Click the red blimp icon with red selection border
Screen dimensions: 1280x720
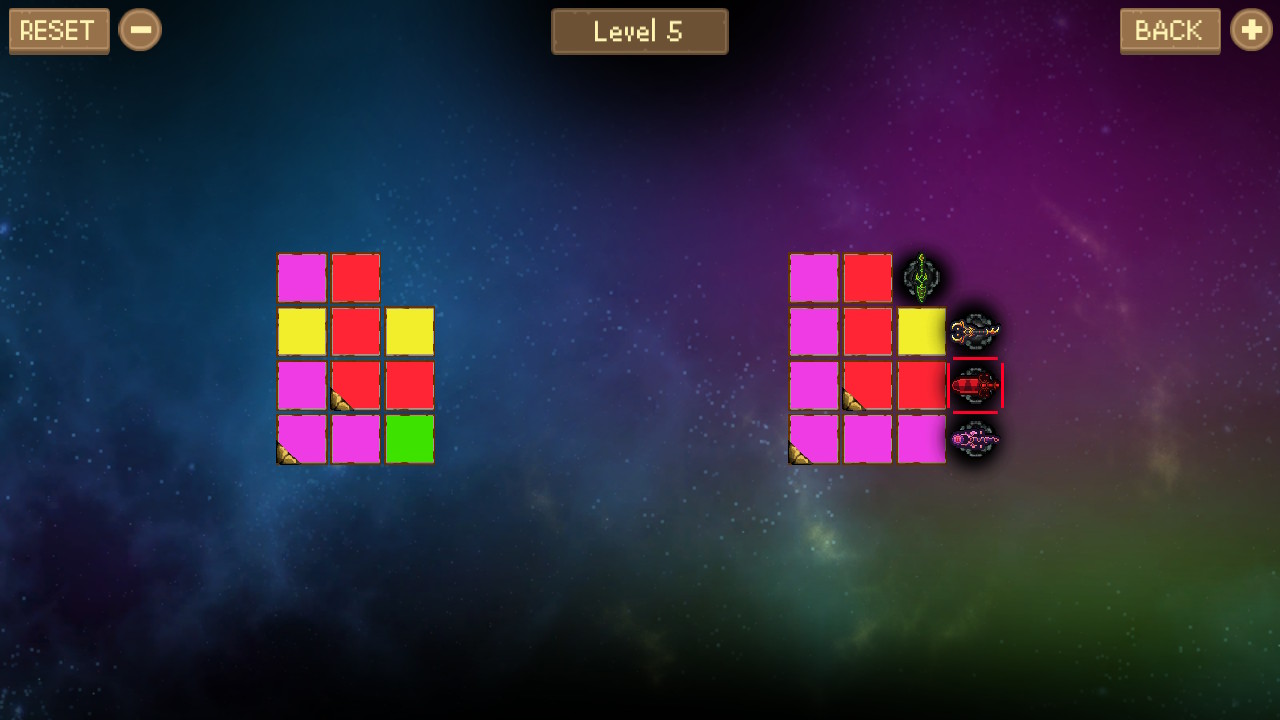click(976, 387)
